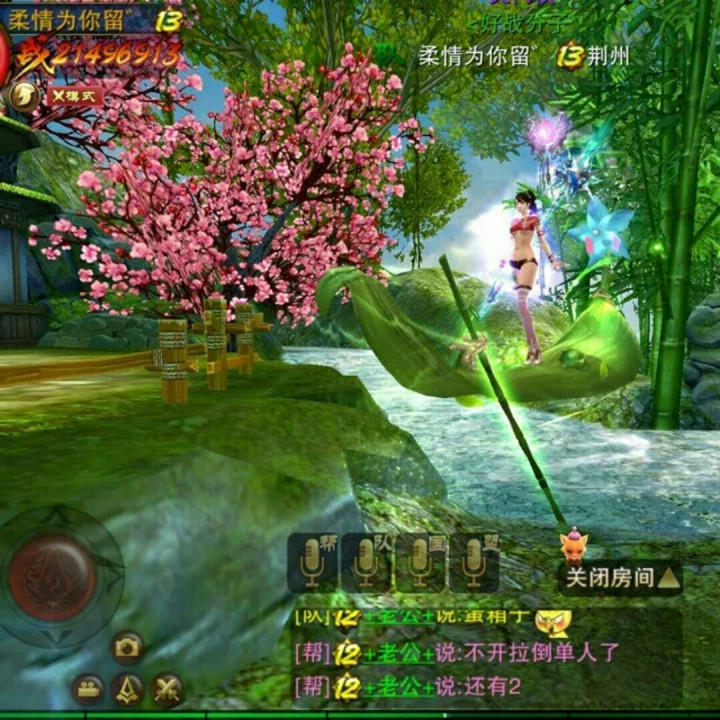Click the triangle emblem icon

(127, 688)
